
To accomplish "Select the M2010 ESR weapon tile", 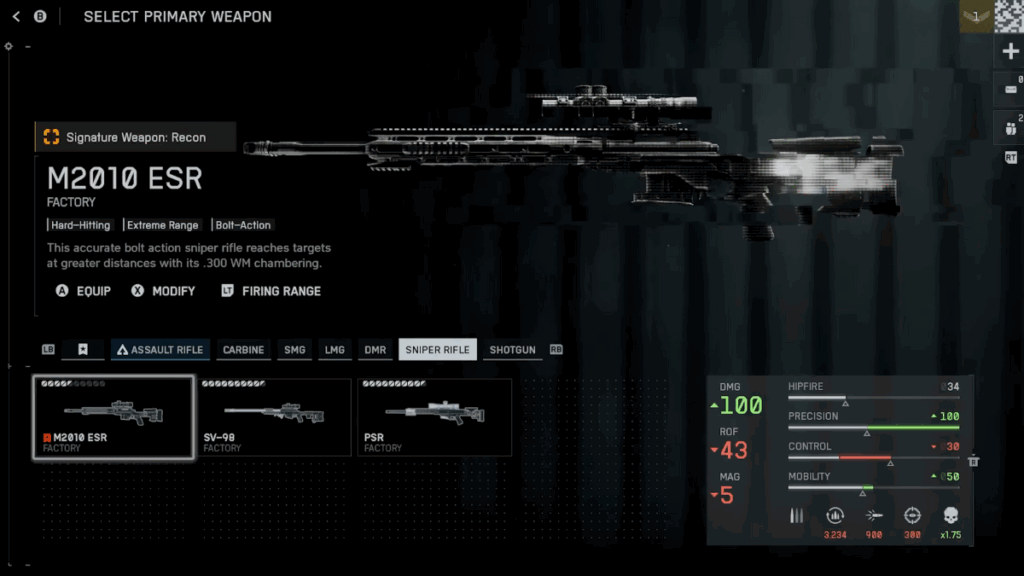I will coord(113,418).
